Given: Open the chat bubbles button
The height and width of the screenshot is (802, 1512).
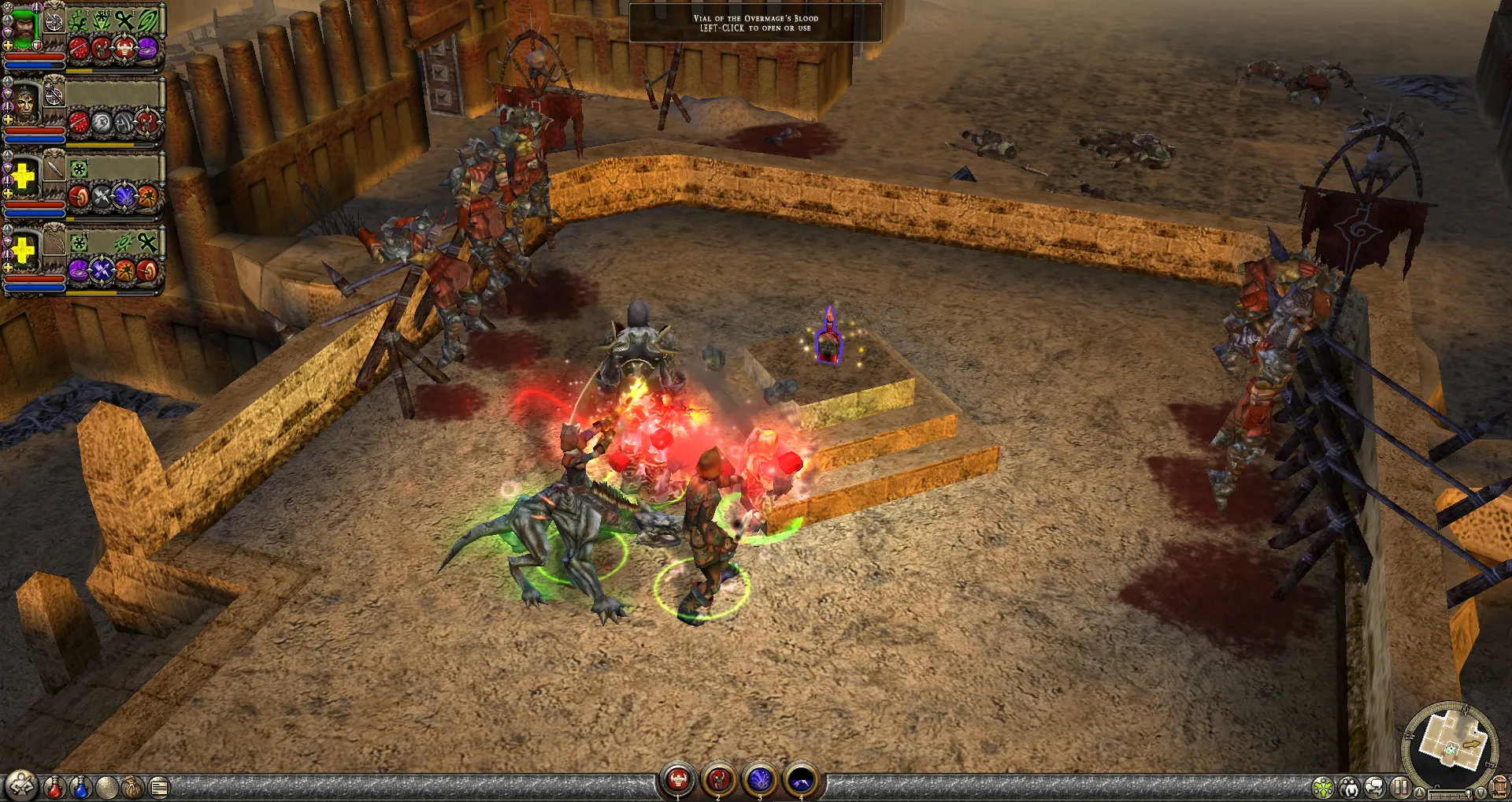Looking at the screenshot, I should click(x=1375, y=786).
